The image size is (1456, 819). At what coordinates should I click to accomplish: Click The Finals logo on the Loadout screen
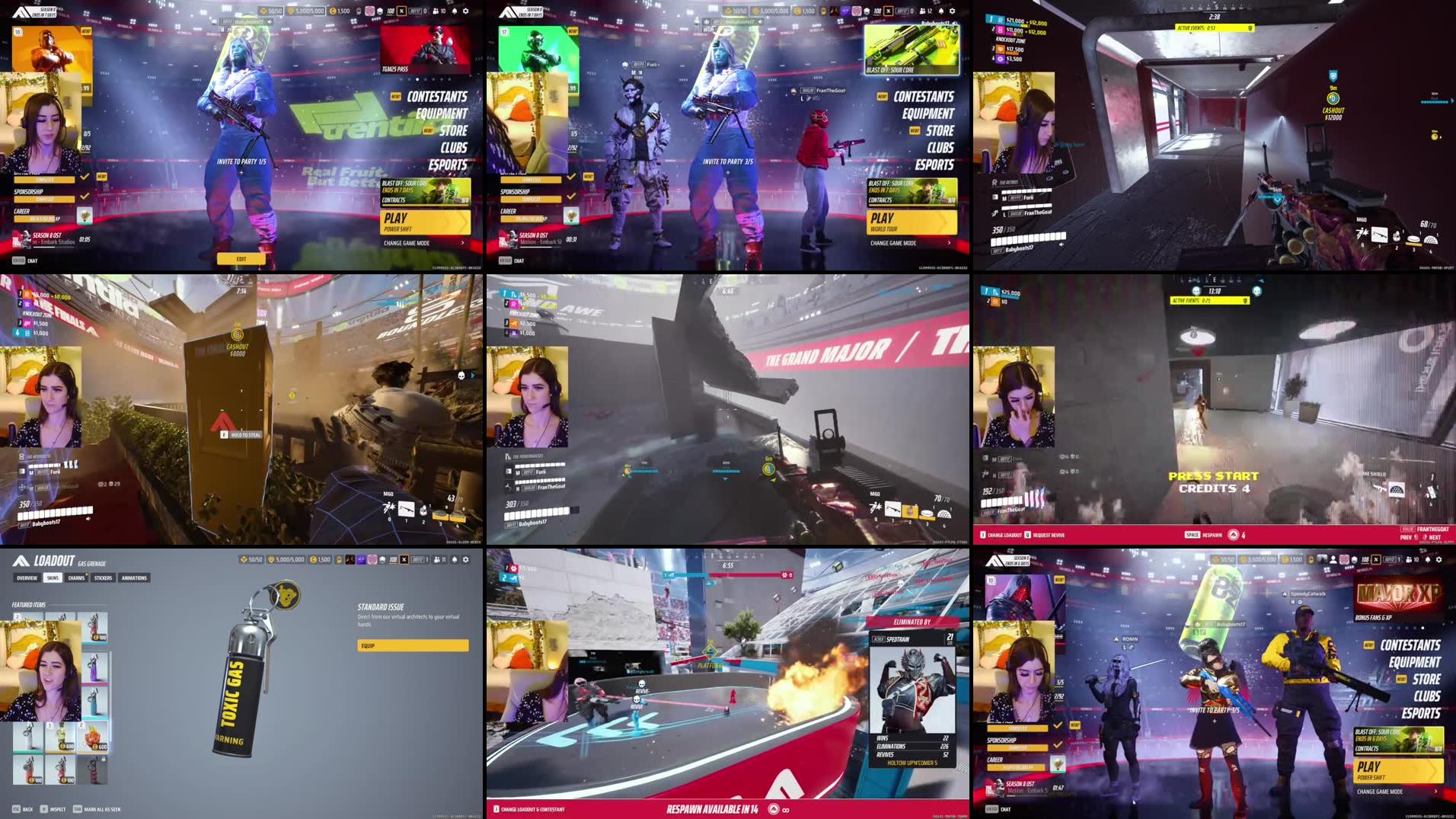click(x=21, y=560)
